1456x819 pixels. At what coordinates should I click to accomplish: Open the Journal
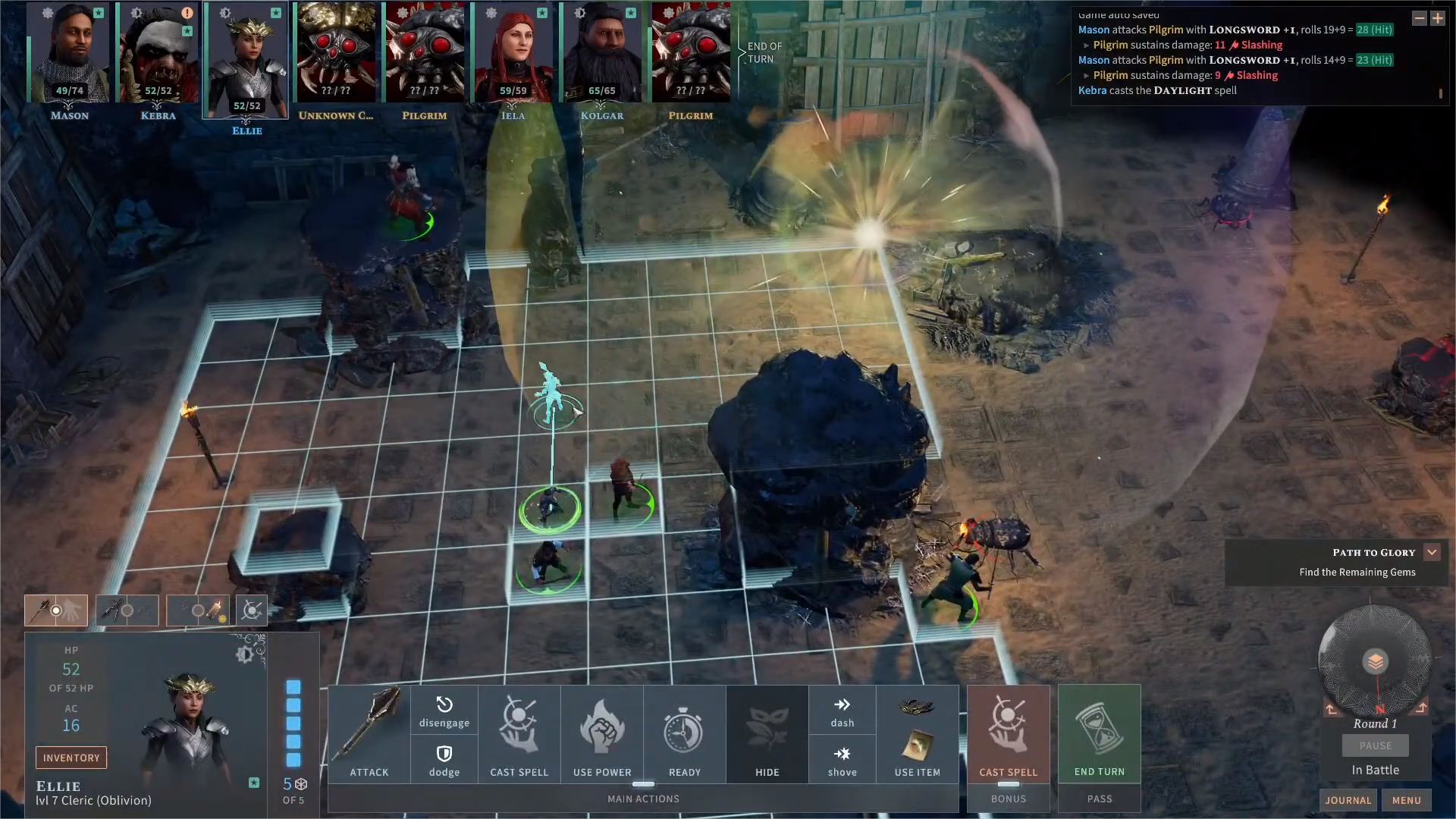(1348, 800)
